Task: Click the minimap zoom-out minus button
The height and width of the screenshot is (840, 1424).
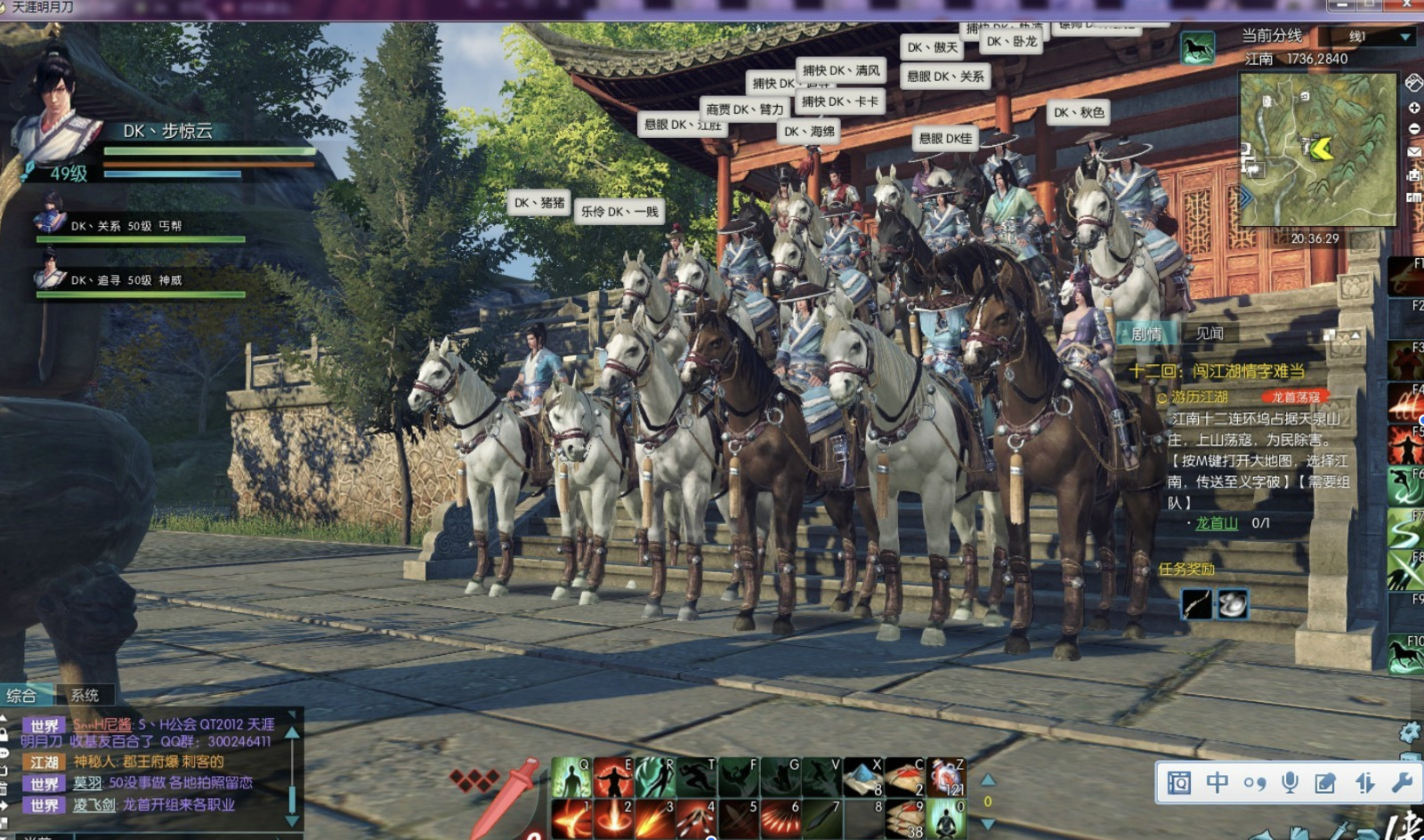Action: pyautogui.click(x=1413, y=129)
